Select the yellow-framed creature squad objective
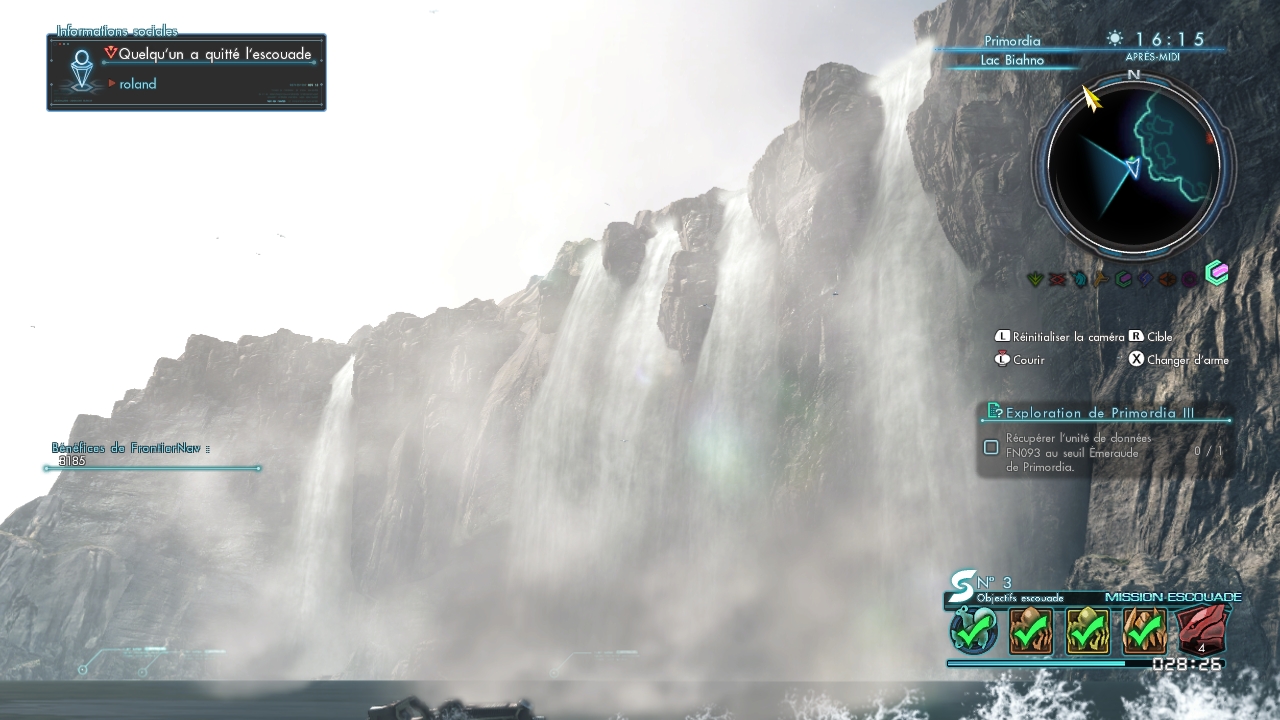Screen dimensions: 1280x720 [x=1087, y=630]
